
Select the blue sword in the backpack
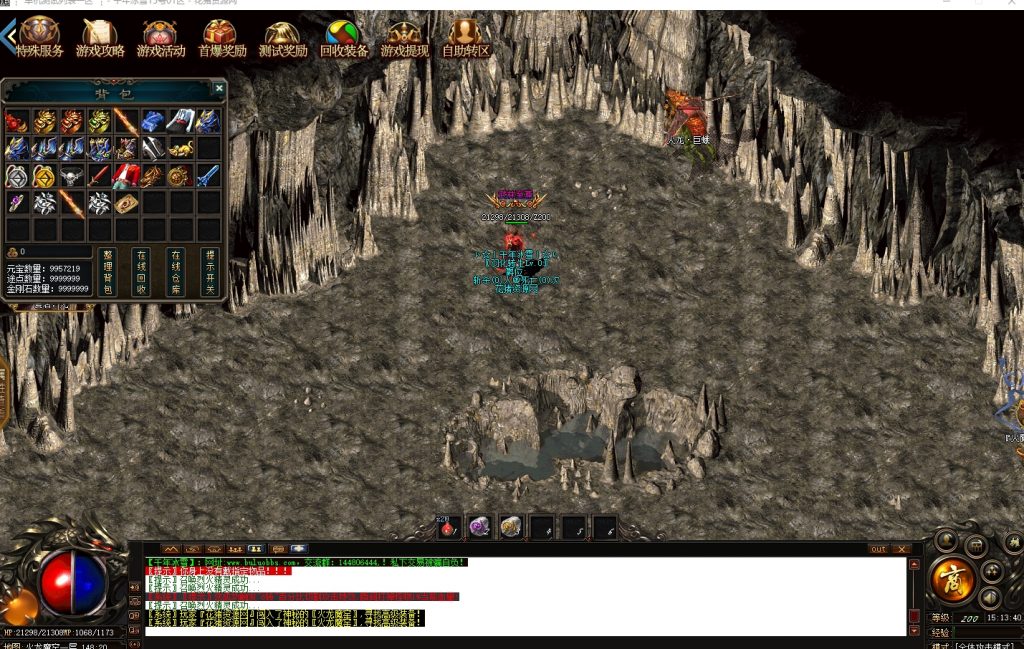tap(207, 177)
